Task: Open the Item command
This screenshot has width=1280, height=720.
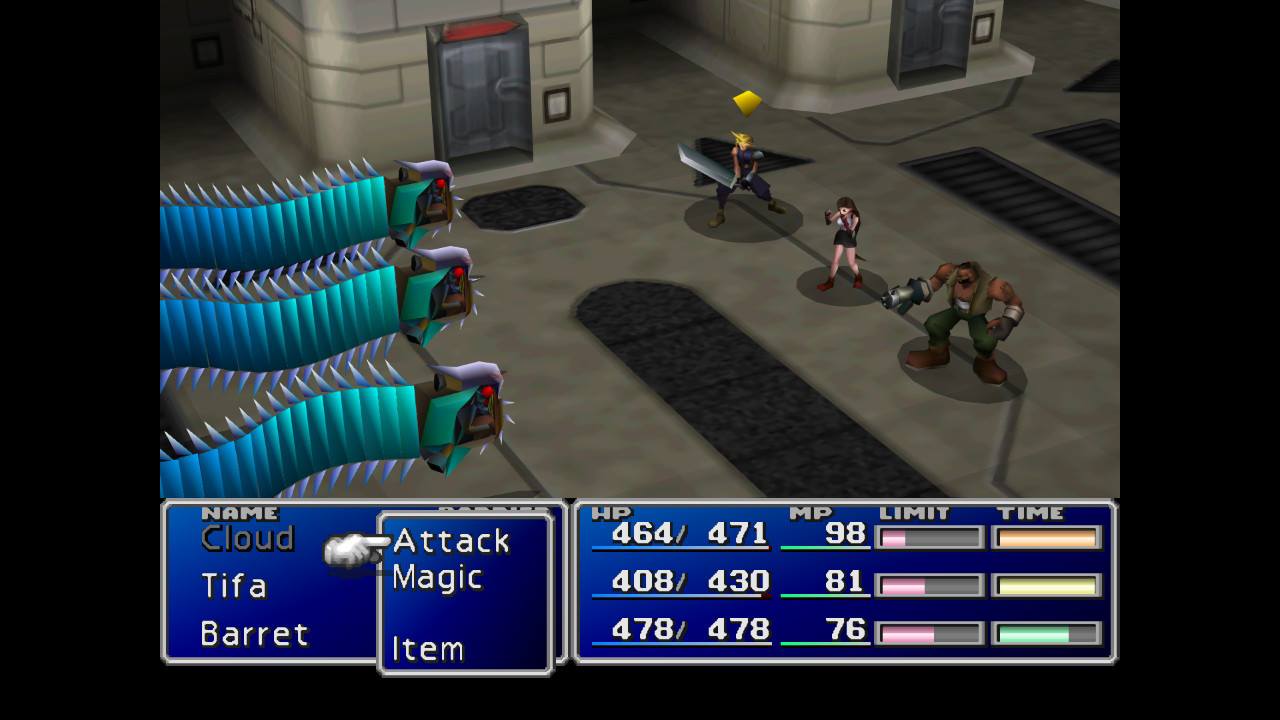Action: click(427, 649)
